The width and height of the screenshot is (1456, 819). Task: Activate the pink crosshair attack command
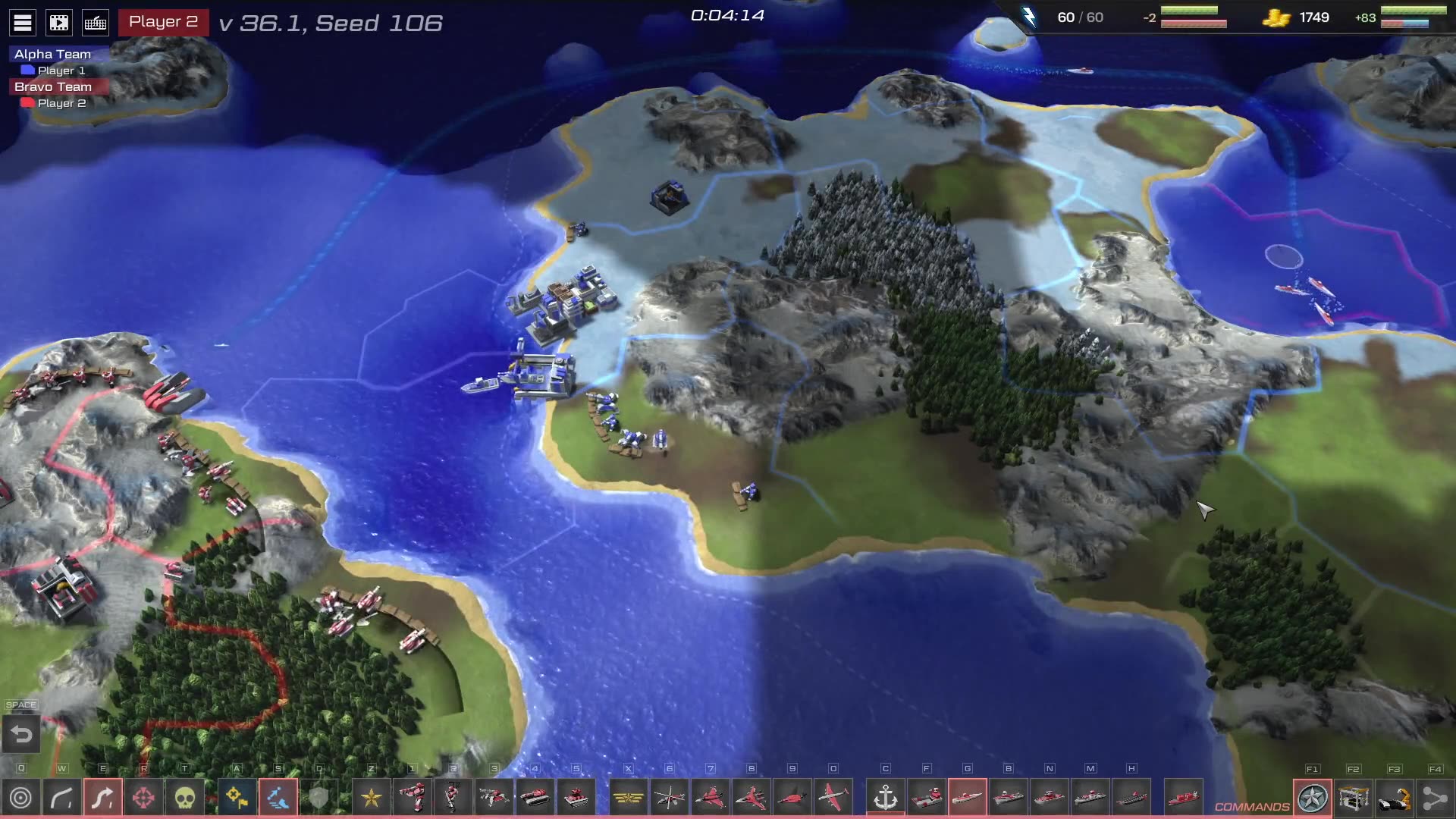pos(144,798)
